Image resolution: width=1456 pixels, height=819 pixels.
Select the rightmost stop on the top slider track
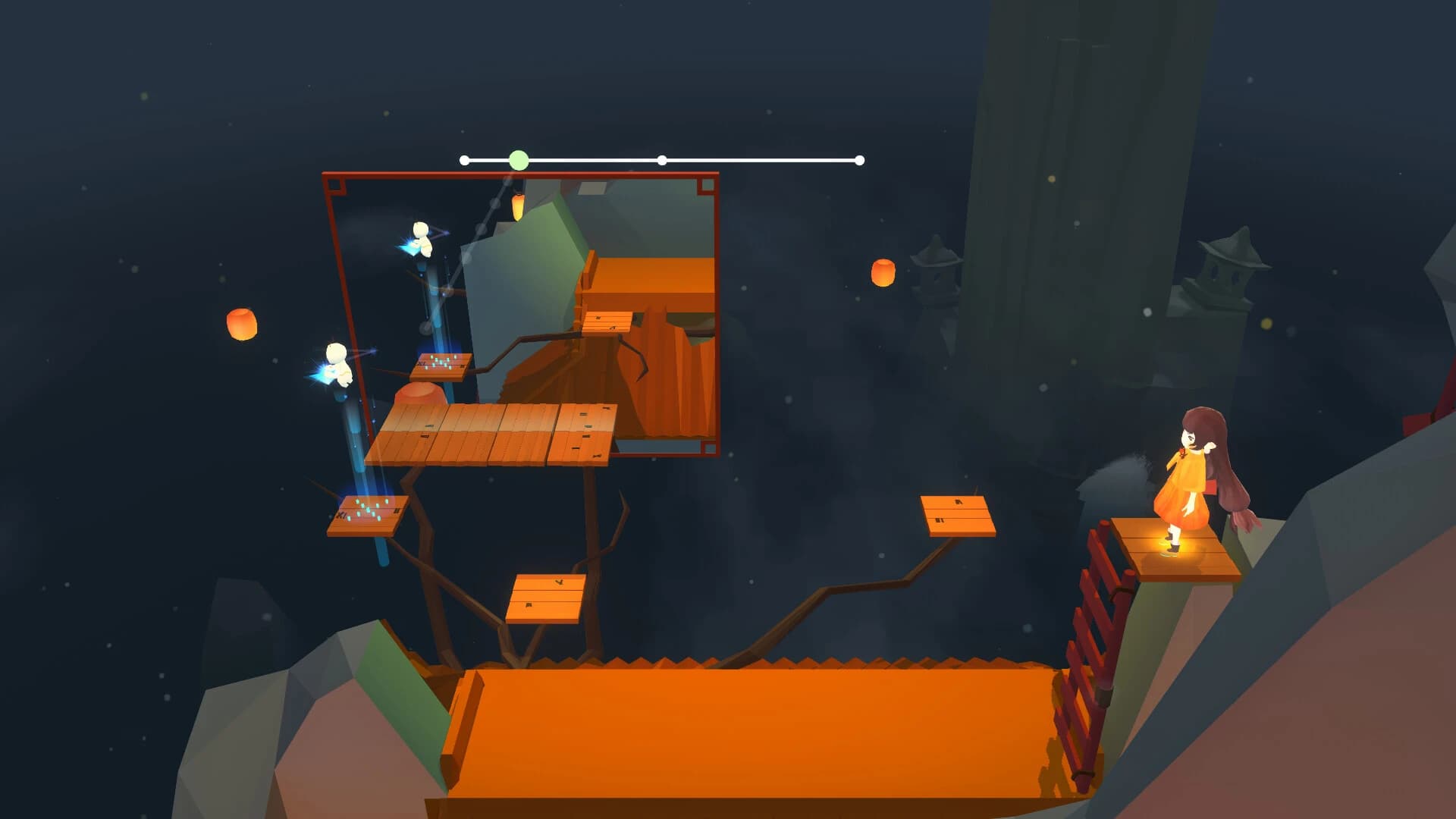(x=859, y=159)
